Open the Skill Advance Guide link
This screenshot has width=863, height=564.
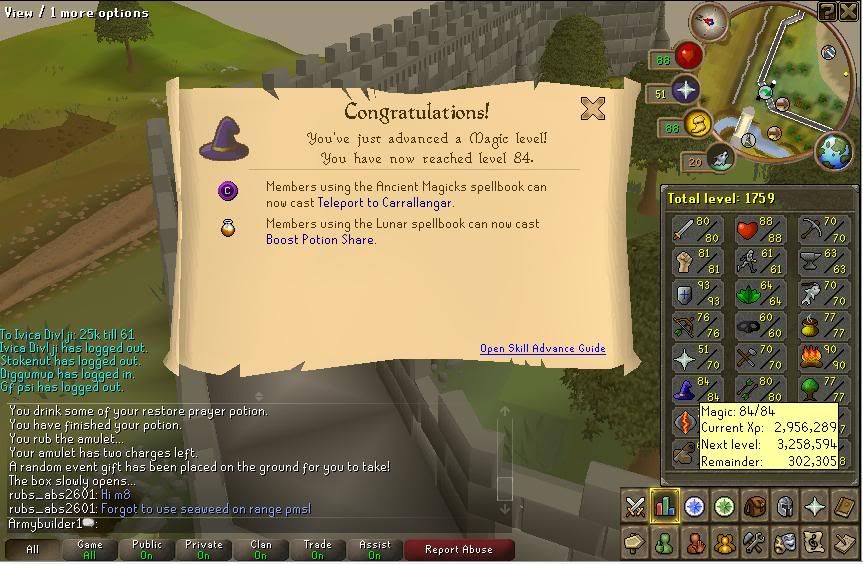542,348
